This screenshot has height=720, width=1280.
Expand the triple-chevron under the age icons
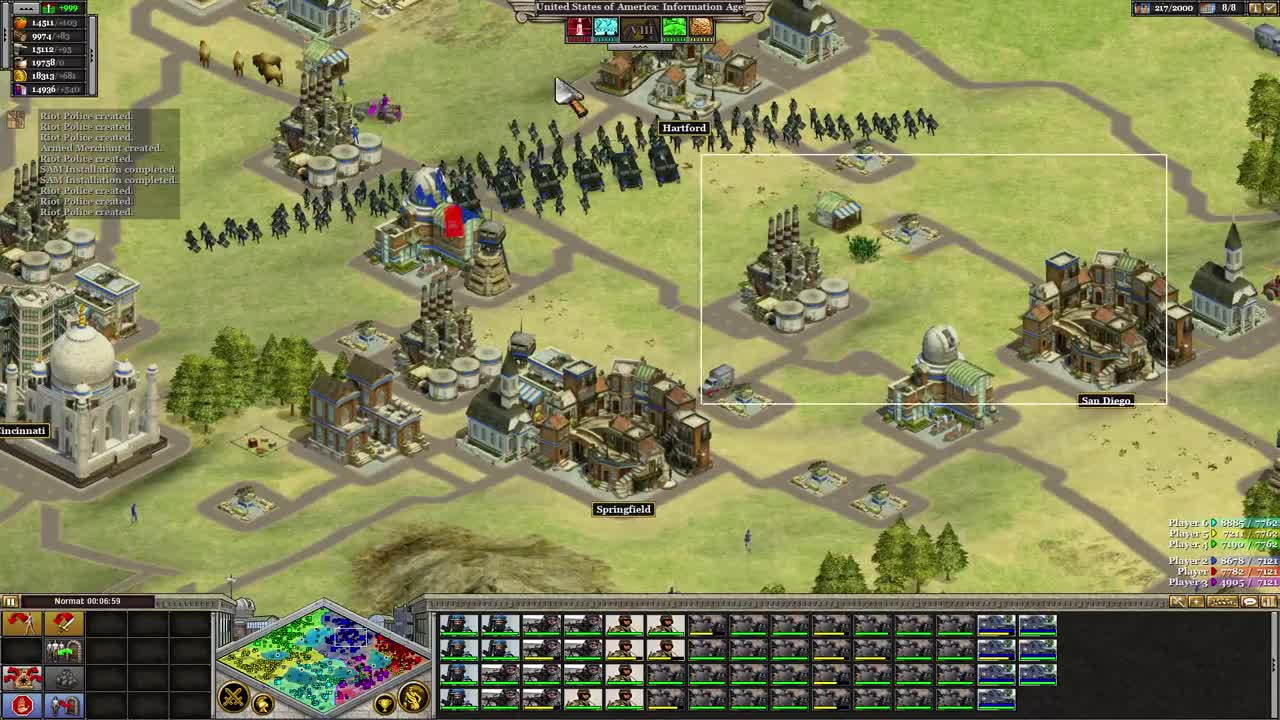point(640,46)
